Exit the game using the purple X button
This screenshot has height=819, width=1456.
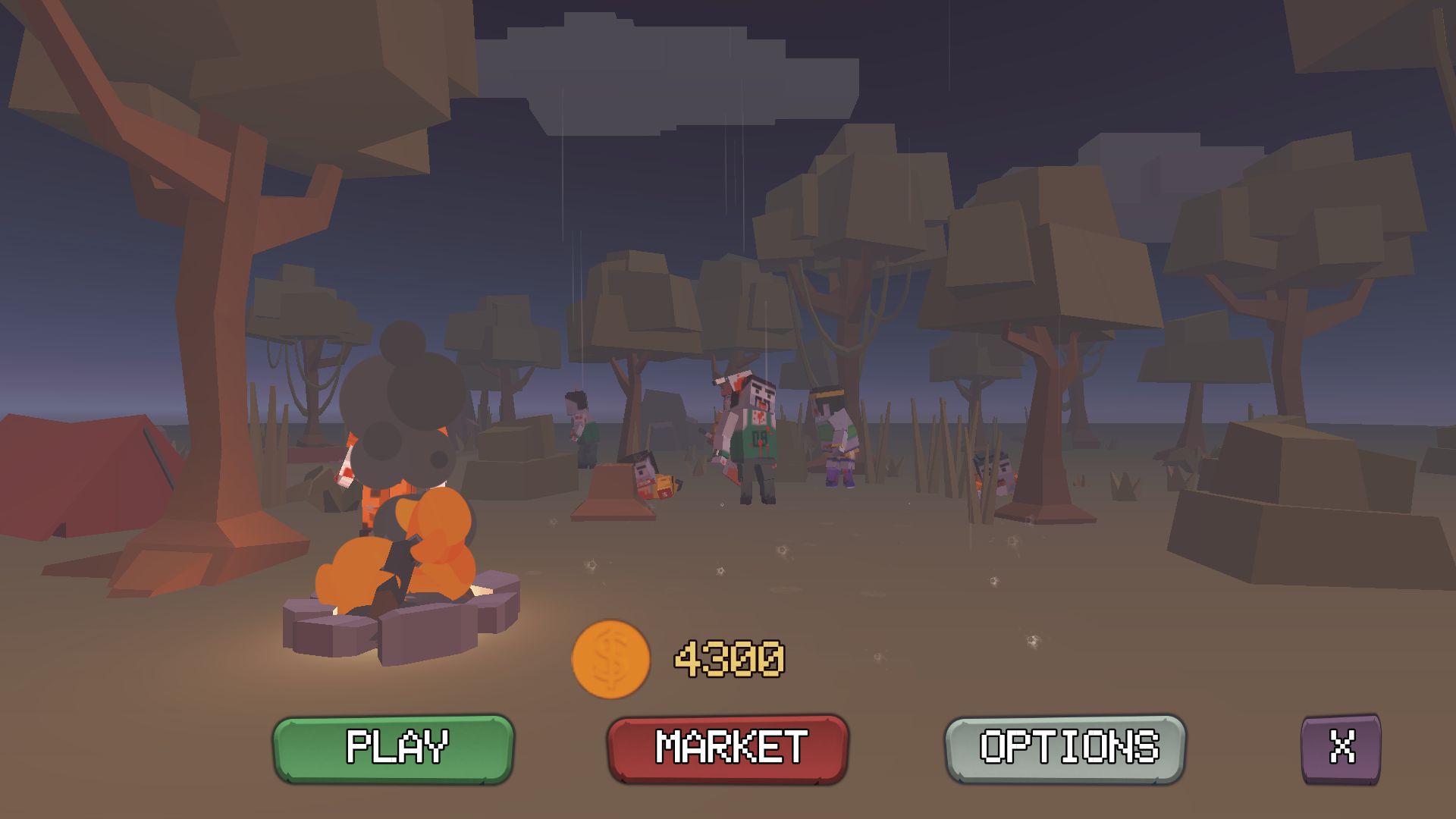(x=1341, y=748)
